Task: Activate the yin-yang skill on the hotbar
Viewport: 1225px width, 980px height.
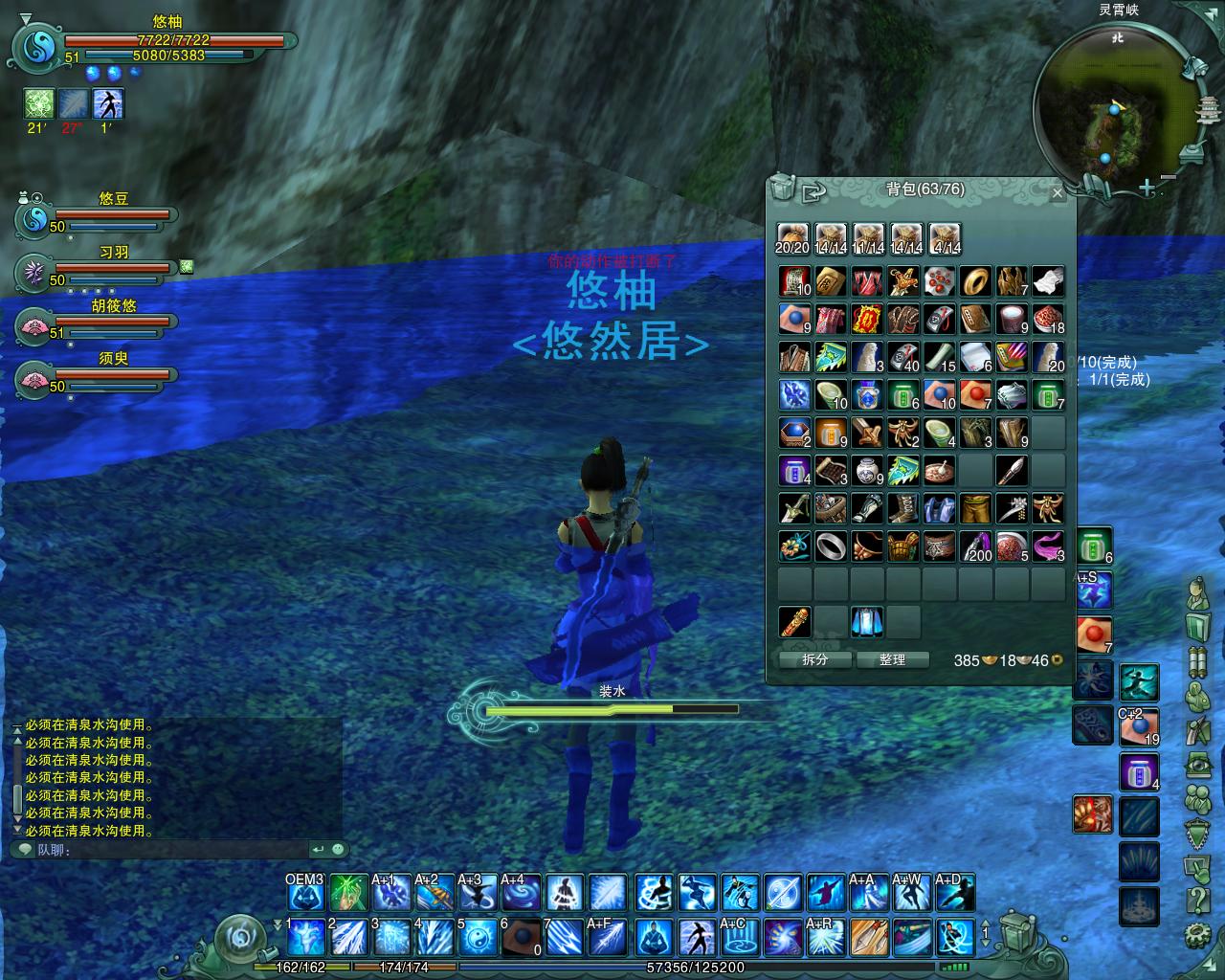Action: [476, 937]
